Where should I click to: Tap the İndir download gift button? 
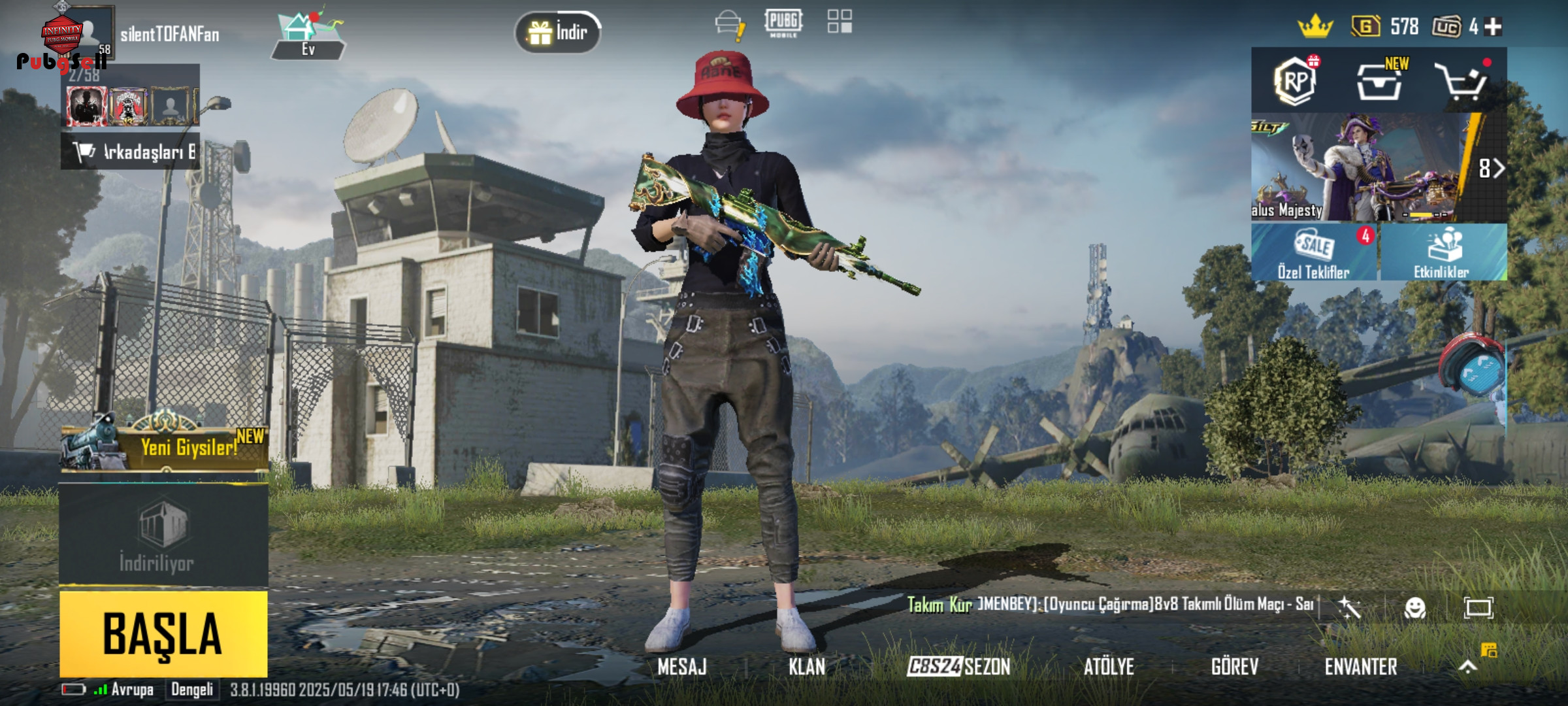click(x=558, y=32)
